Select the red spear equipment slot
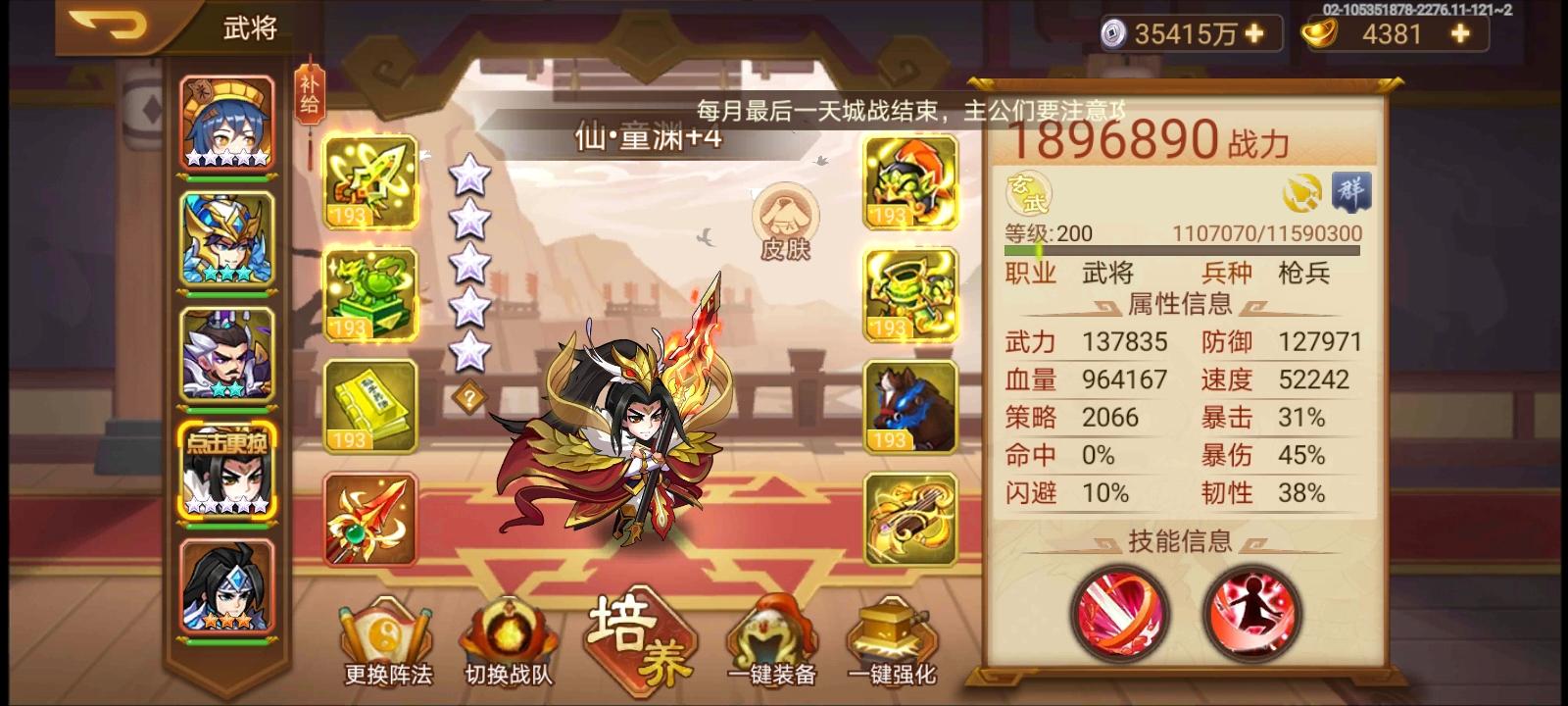 click(x=370, y=518)
